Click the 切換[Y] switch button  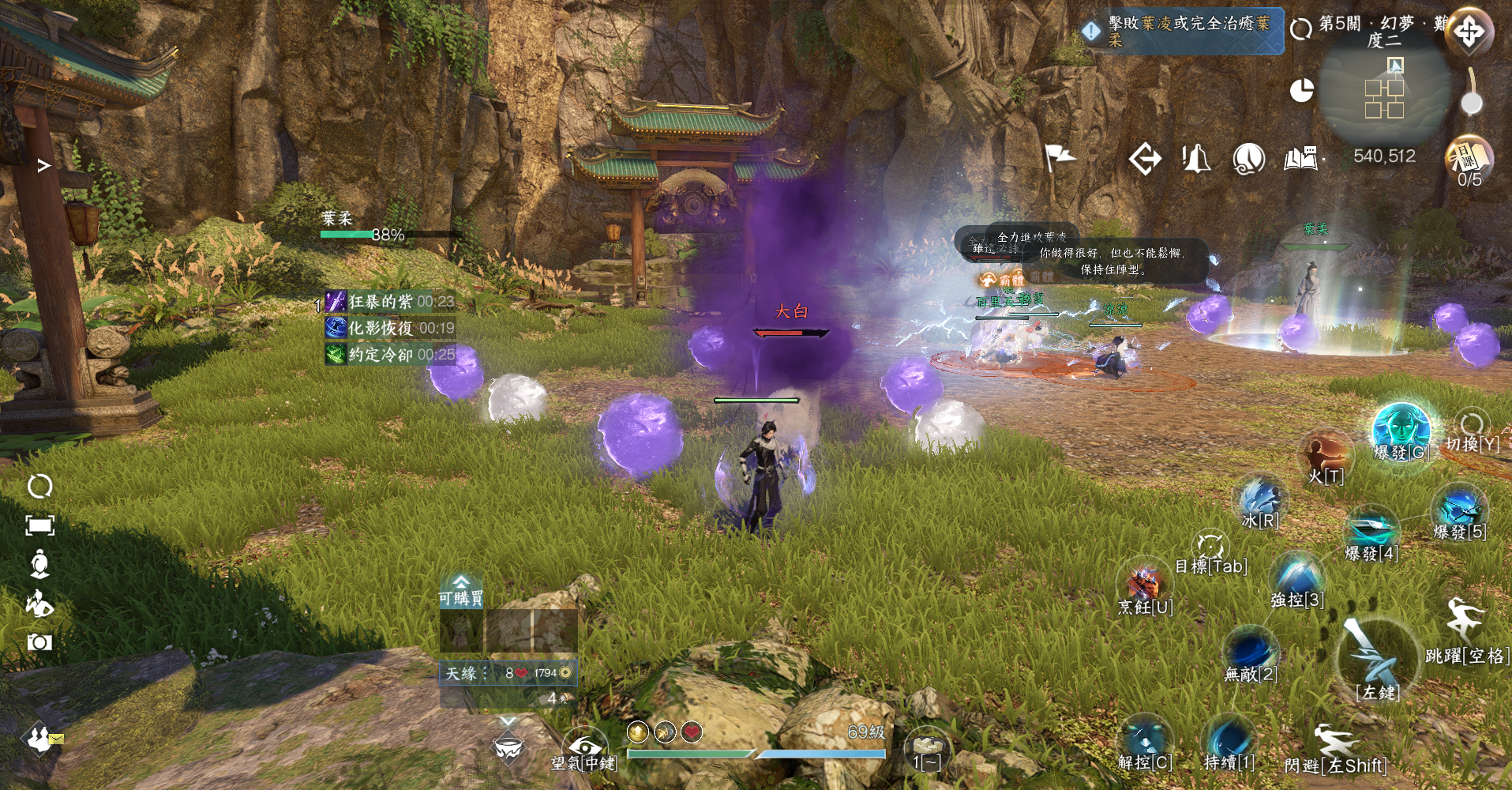1472,425
